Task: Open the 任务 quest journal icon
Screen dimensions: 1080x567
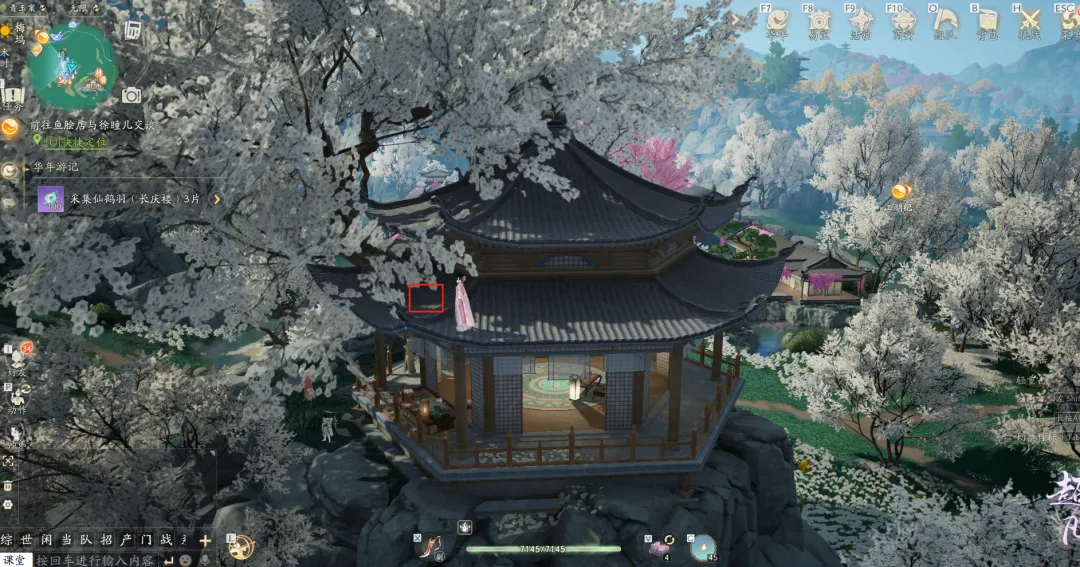Action: tap(12, 96)
